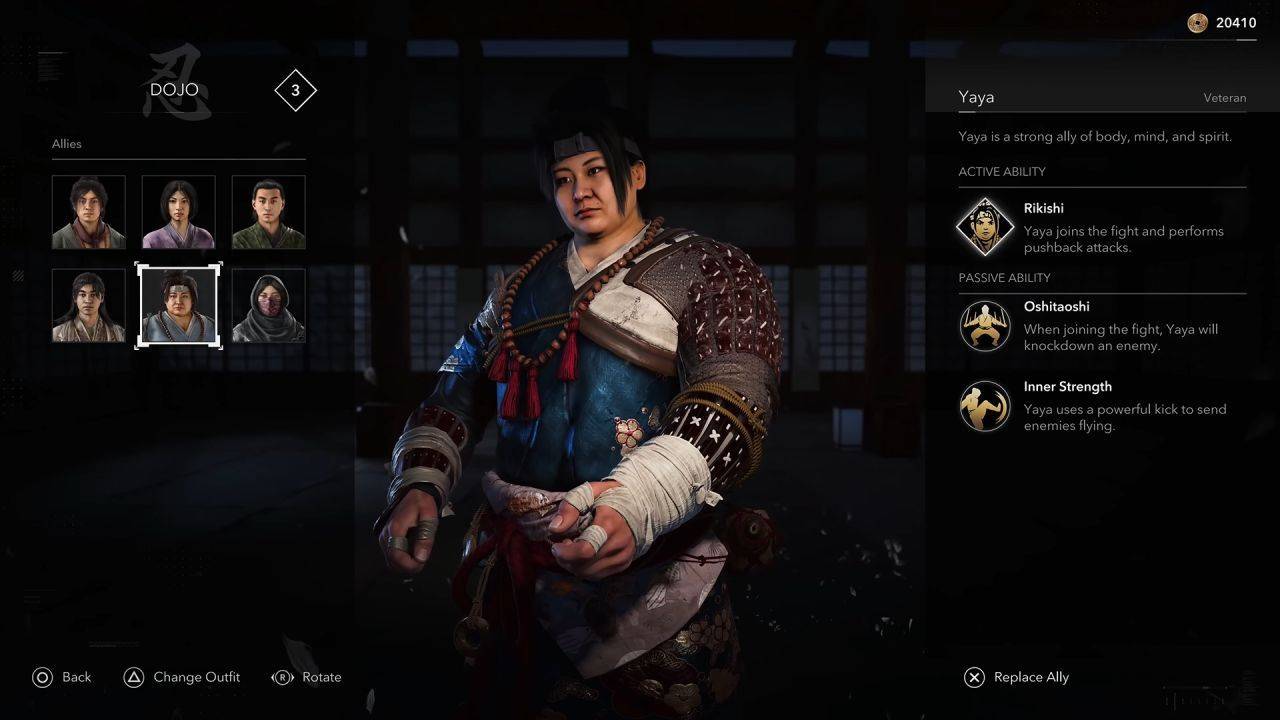Pick the ally in the dark green robe
1280x720 pixels.
coord(268,212)
